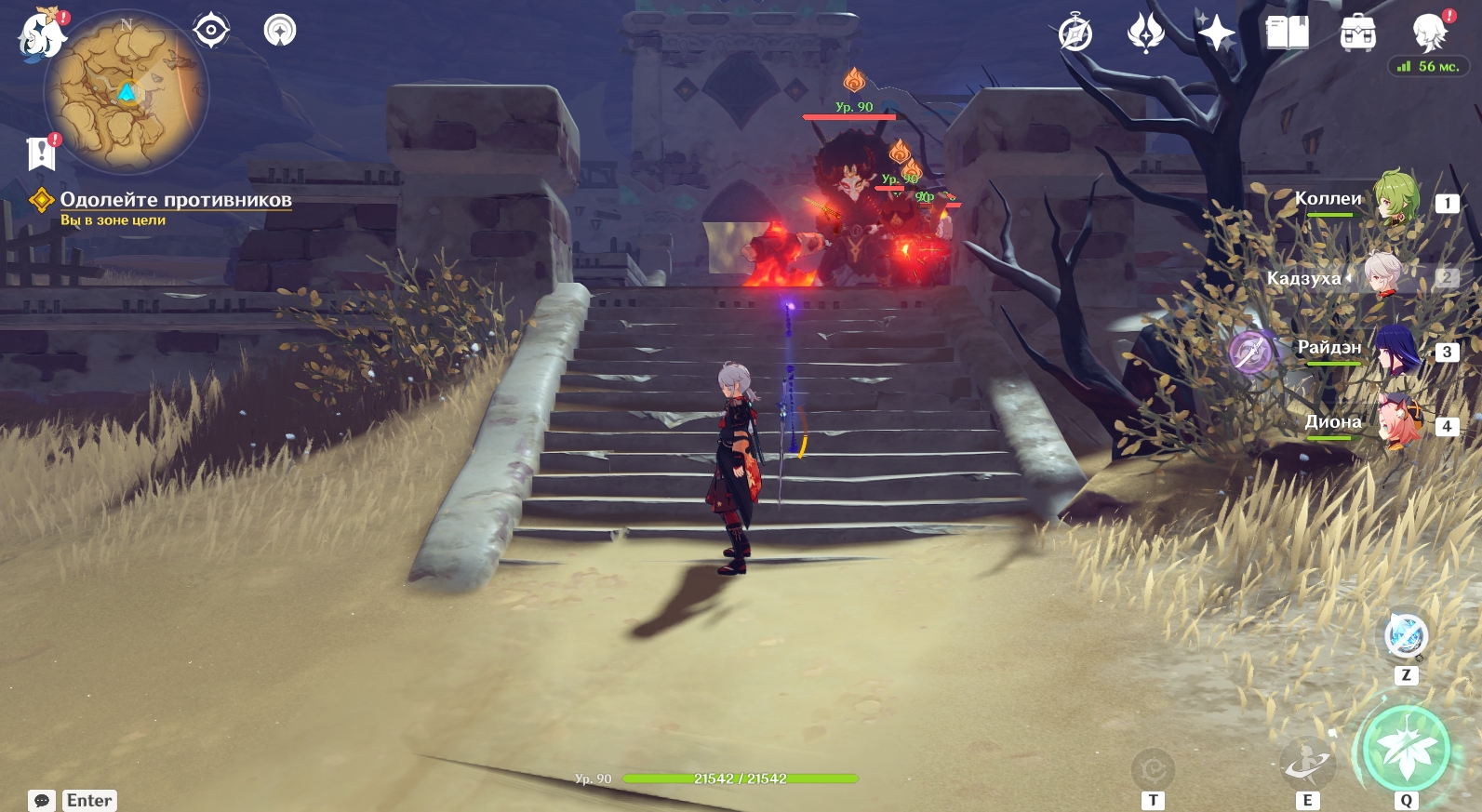The image size is (1482, 812).
Task: Open the adventurer handbook book icon
Action: coord(1288,33)
